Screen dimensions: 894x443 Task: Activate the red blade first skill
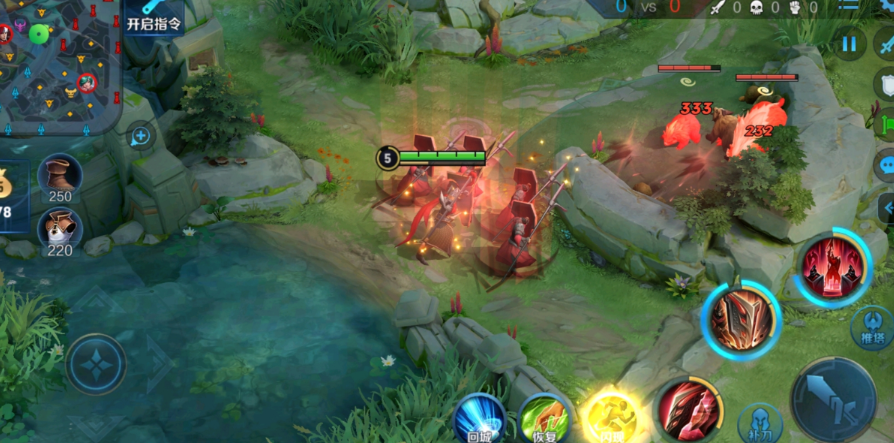(687, 408)
